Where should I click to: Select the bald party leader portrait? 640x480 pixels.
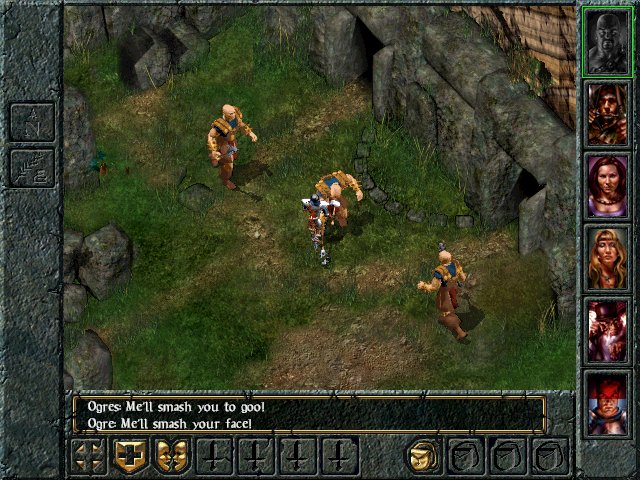(607, 42)
